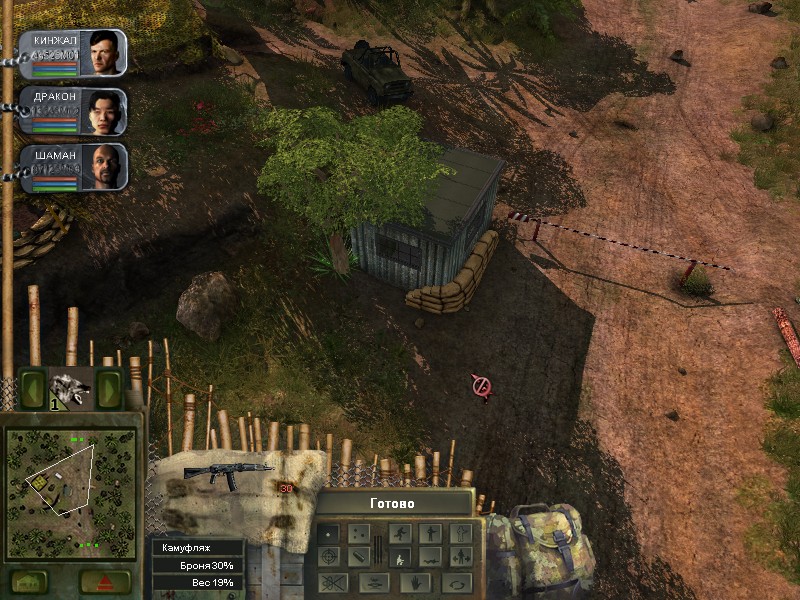Click the red triangle button below minimap

click(105, 581)
